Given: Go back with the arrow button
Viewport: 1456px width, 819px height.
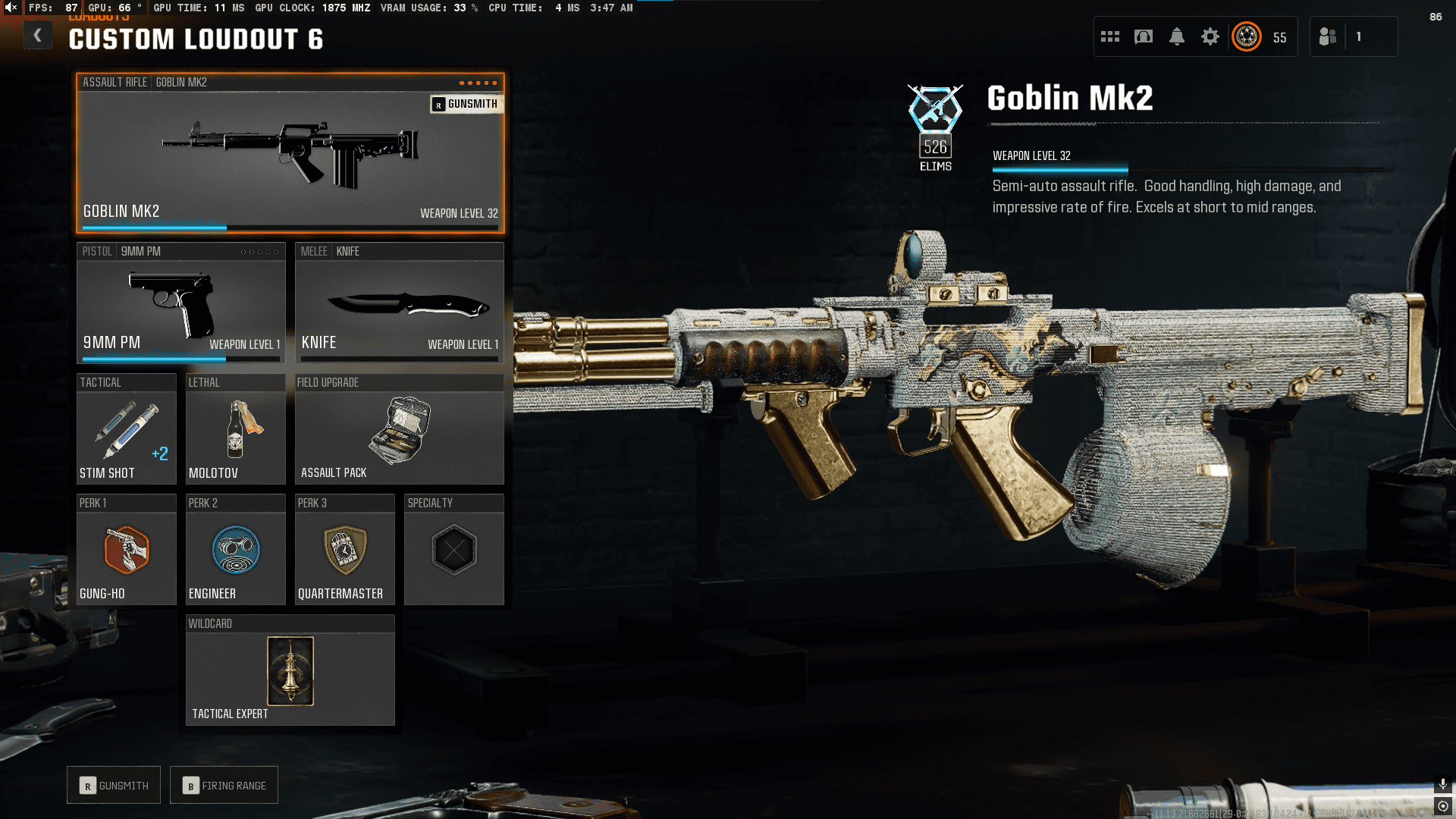Looking at the screenshot, I should click(x=37, y=36).
